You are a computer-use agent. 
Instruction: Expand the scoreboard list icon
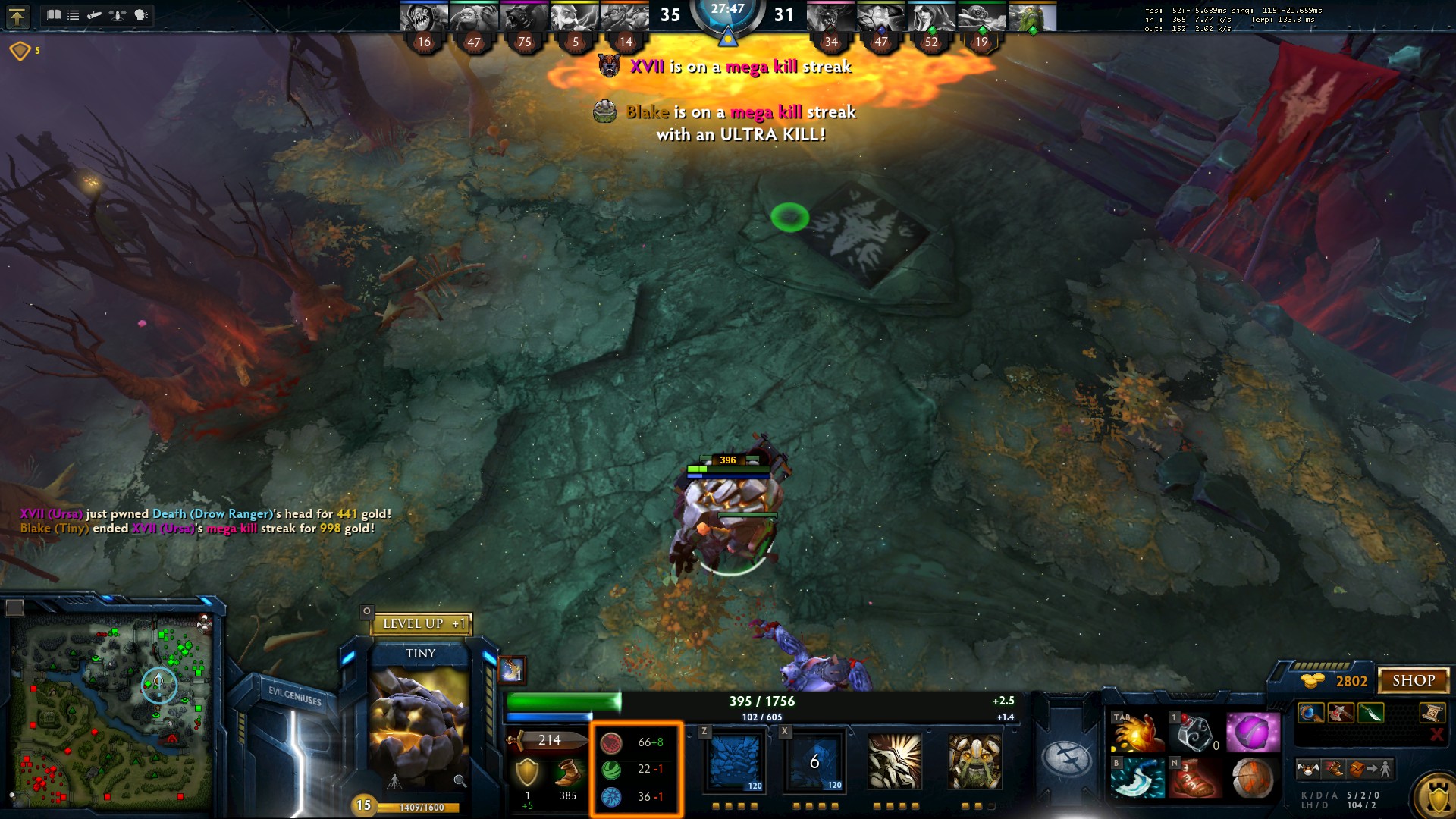[x=74, y=14]
